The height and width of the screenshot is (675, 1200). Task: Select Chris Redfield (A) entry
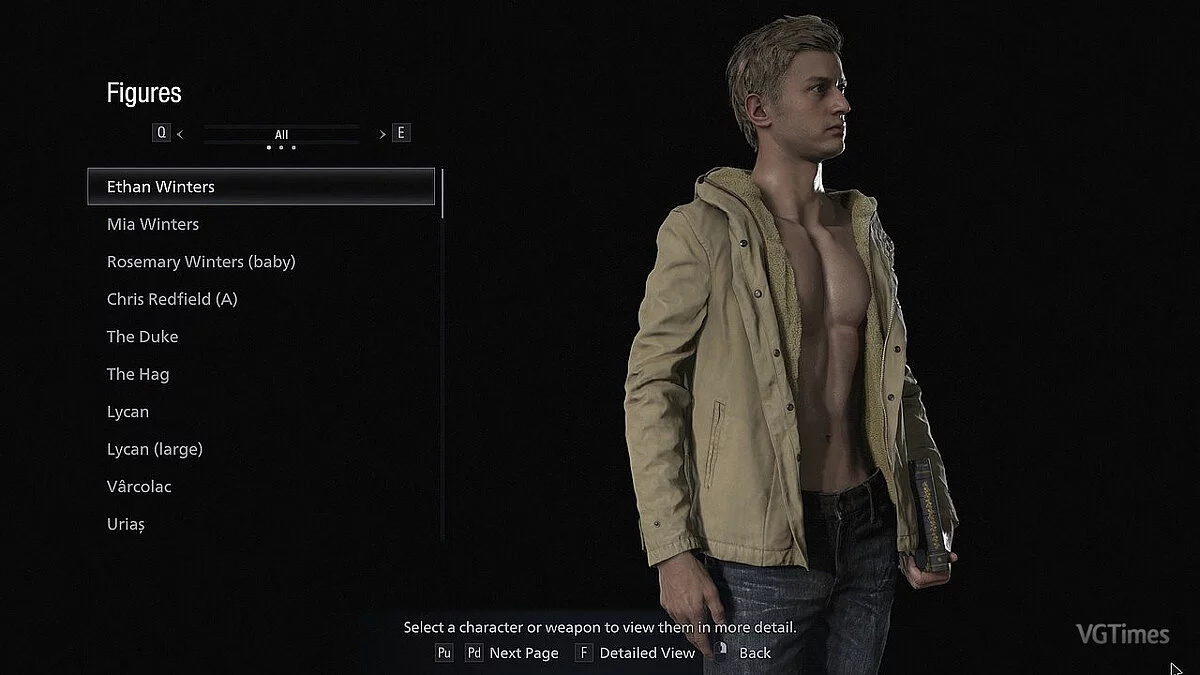(x=172, y=299)
